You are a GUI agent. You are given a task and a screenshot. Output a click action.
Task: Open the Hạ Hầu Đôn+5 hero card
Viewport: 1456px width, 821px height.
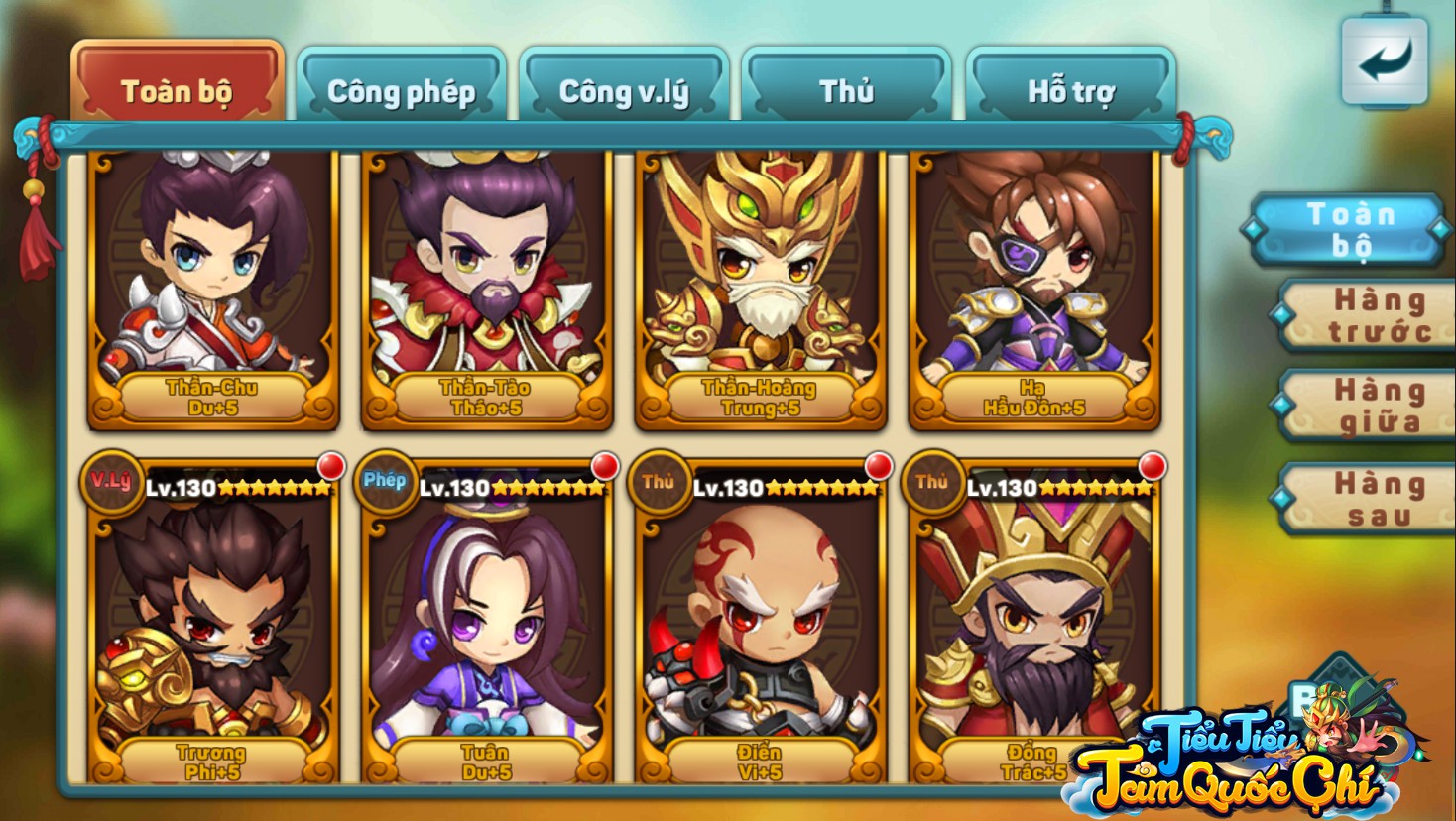pos(1034,288)
